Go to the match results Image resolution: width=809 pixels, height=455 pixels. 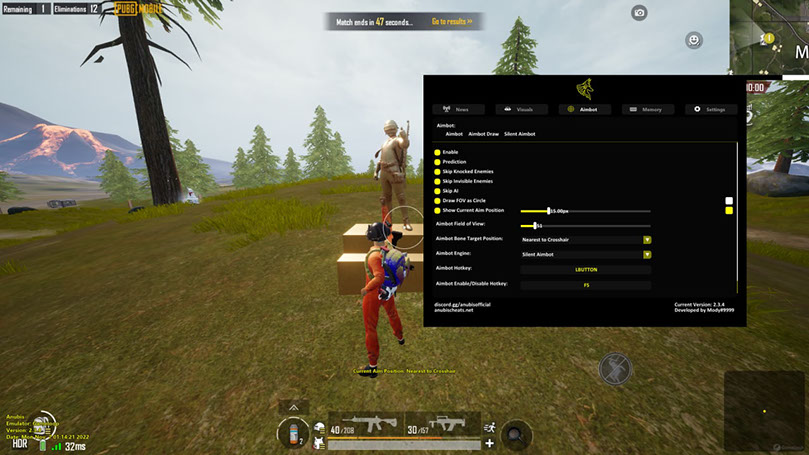pyautogui.click(x=452, y=20)
